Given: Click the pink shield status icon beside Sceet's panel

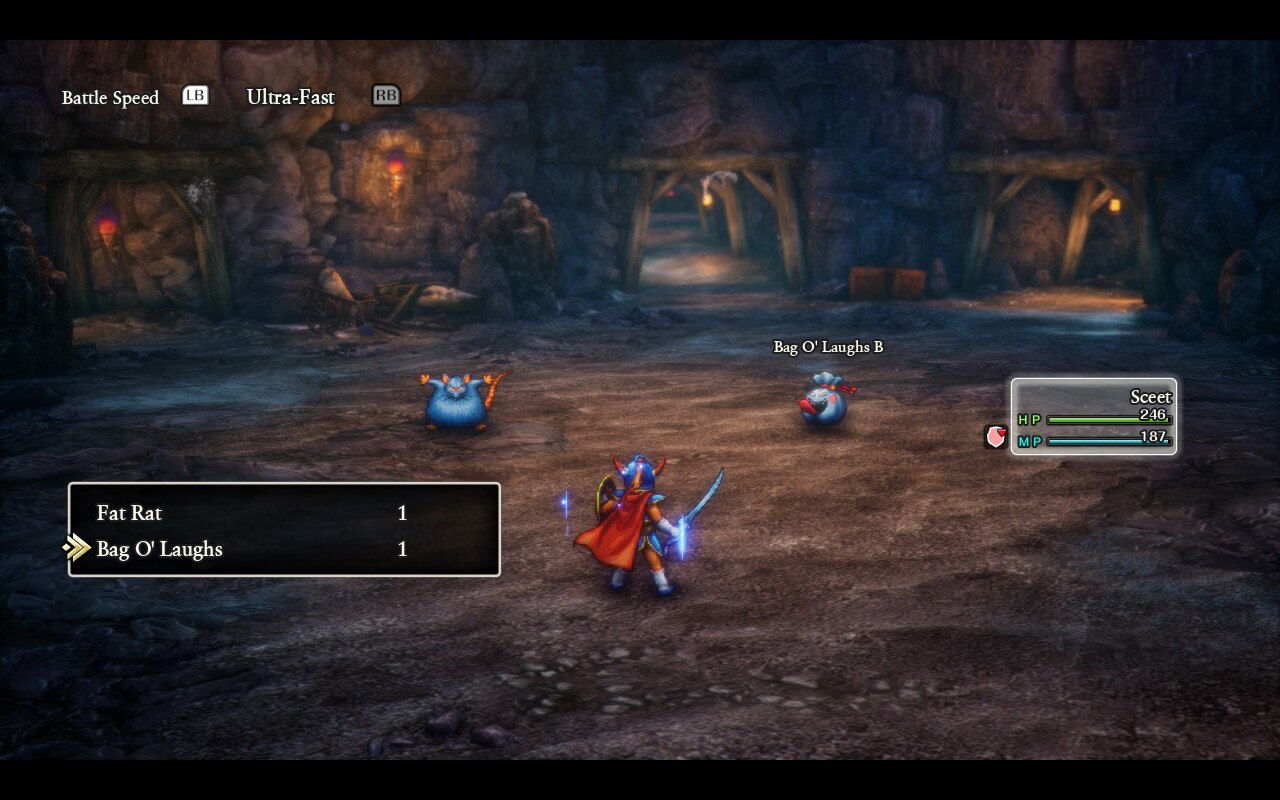Looking at the screenshot, I should 995,438.
